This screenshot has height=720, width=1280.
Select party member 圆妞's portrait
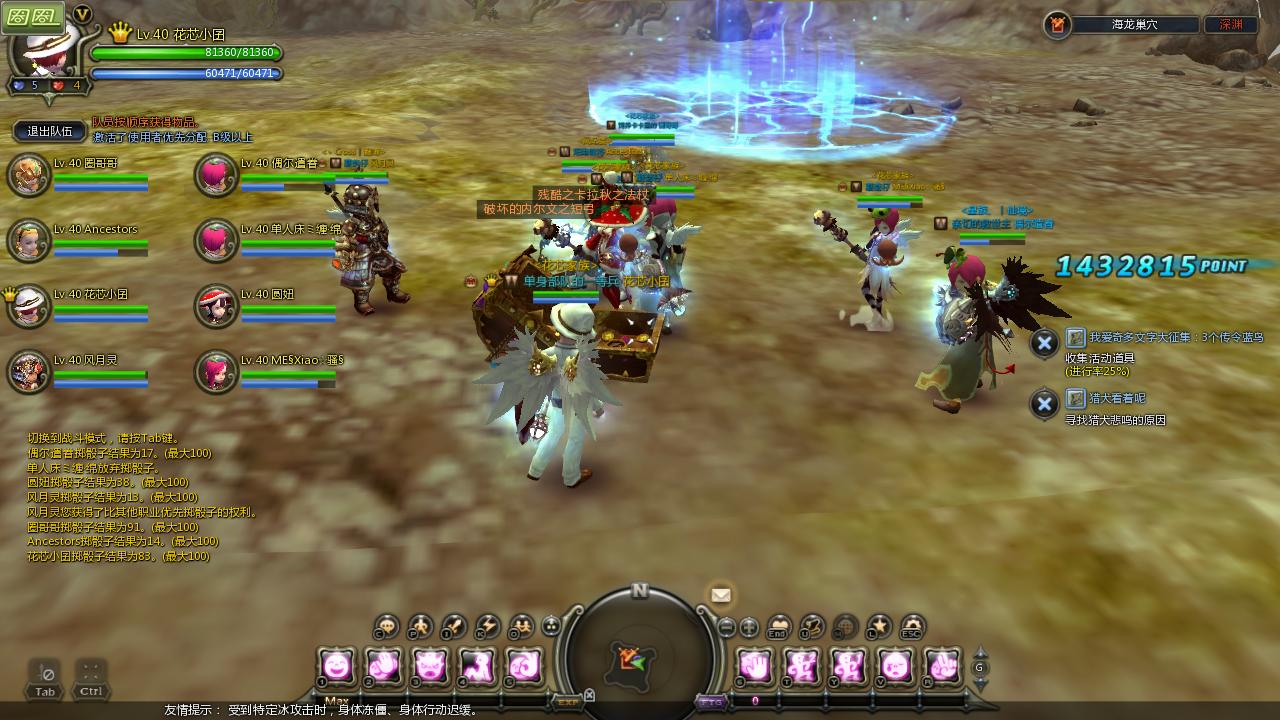pyautogui.click(x=215, y=306)
